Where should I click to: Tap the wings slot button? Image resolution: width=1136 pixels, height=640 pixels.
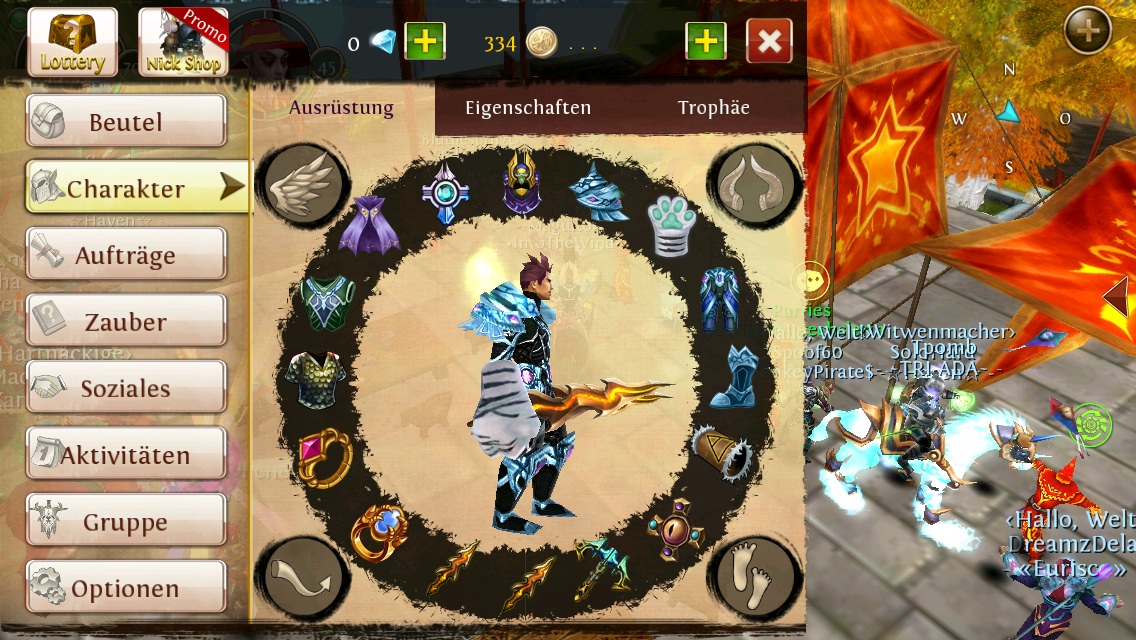[304, 184]
